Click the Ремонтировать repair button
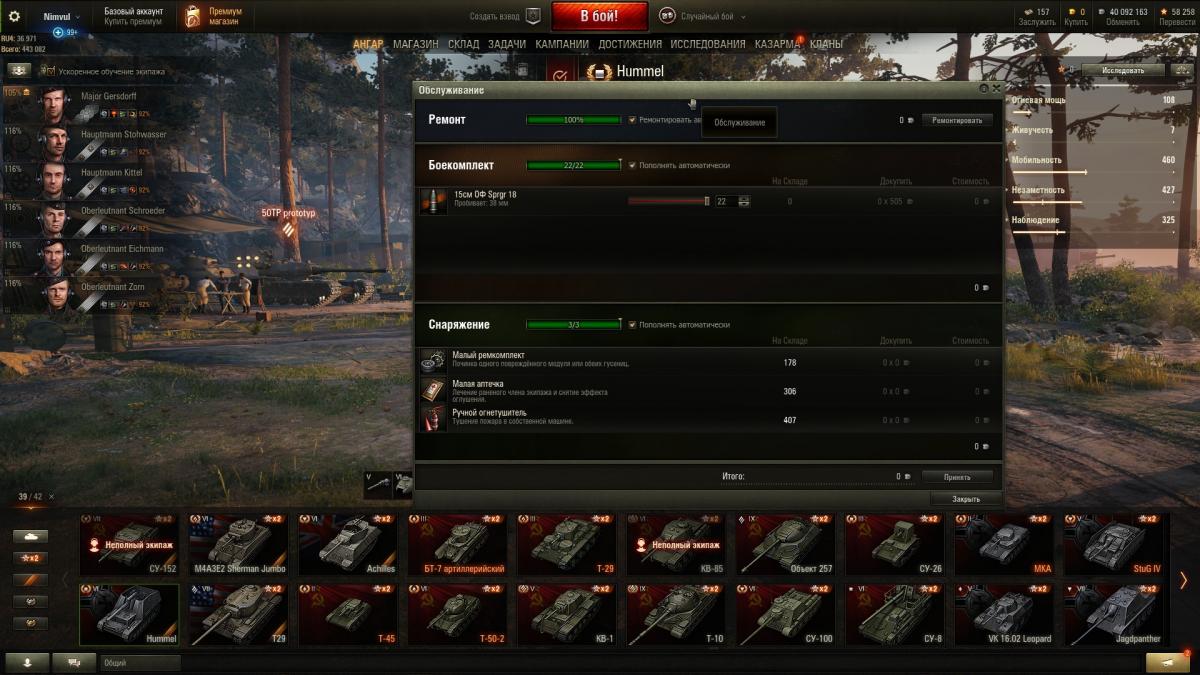Image resolution: width=1200 pixels, height=675 pixels. 957,120
